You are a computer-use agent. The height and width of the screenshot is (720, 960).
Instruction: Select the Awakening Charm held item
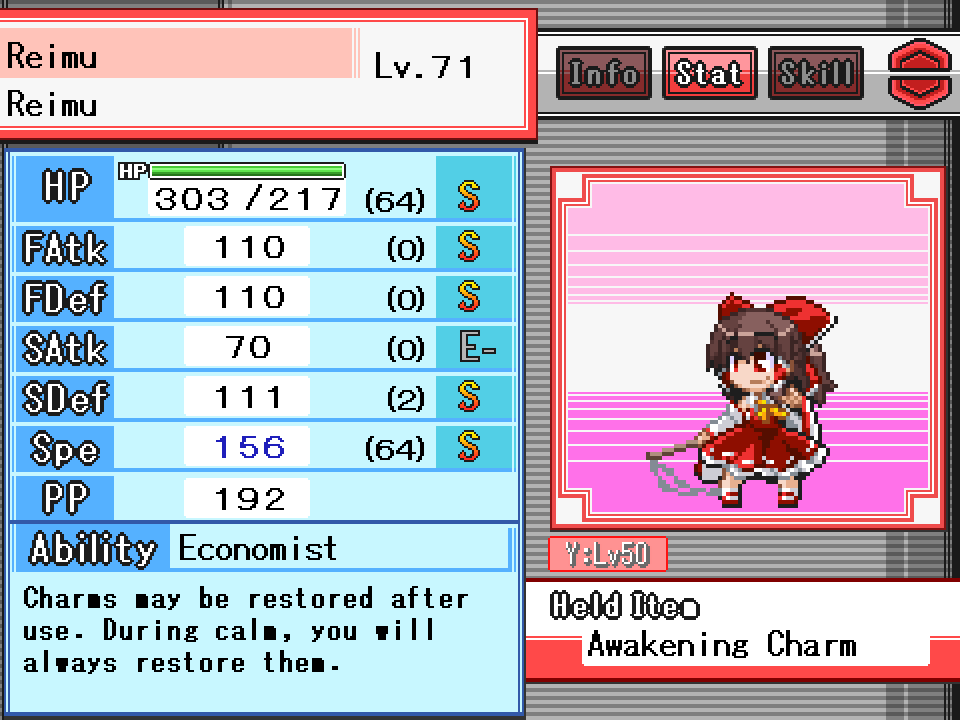pos(721,644)
